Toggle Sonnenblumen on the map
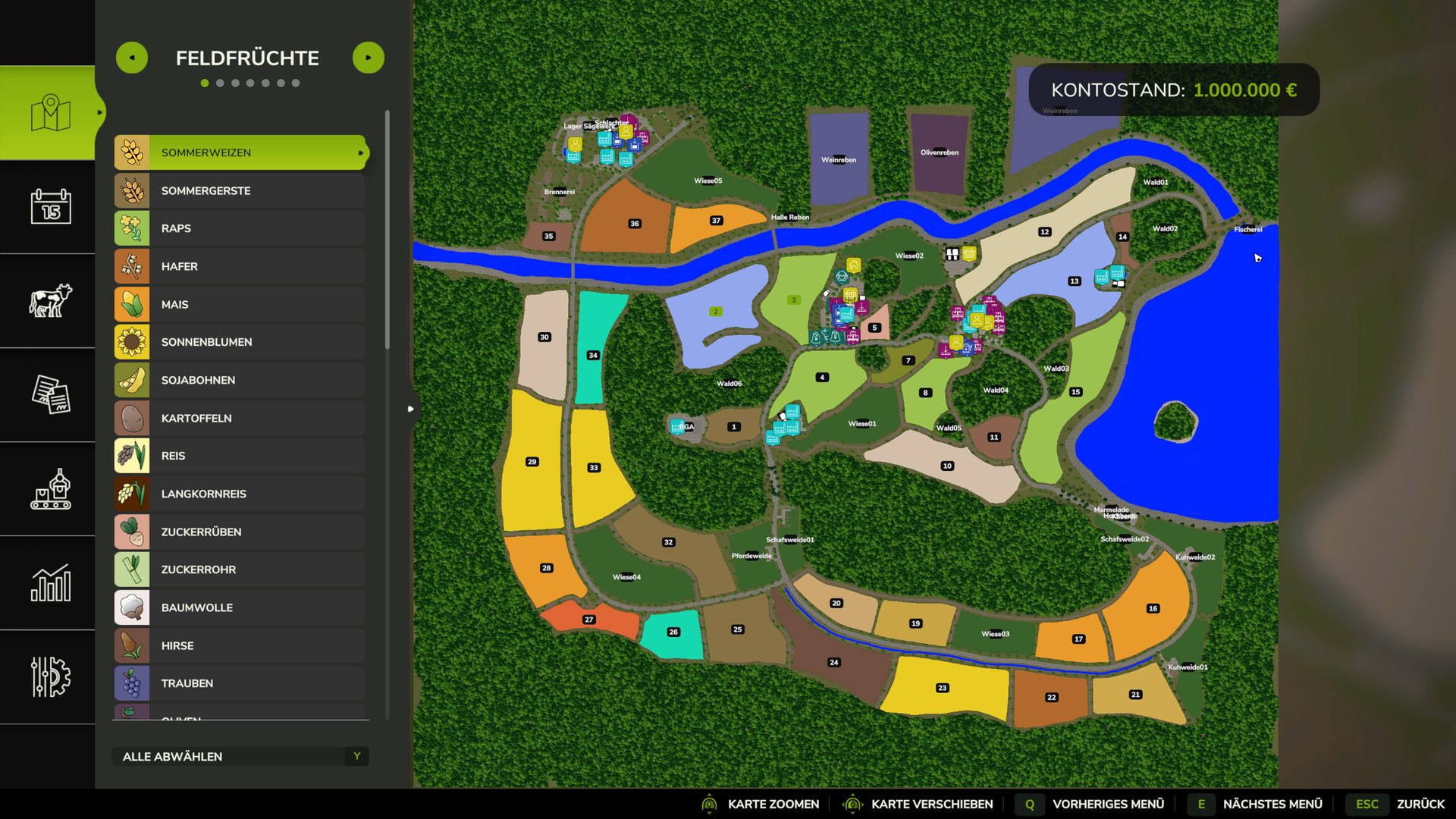Screen dimensions: 1456x819 coord(240,342)
